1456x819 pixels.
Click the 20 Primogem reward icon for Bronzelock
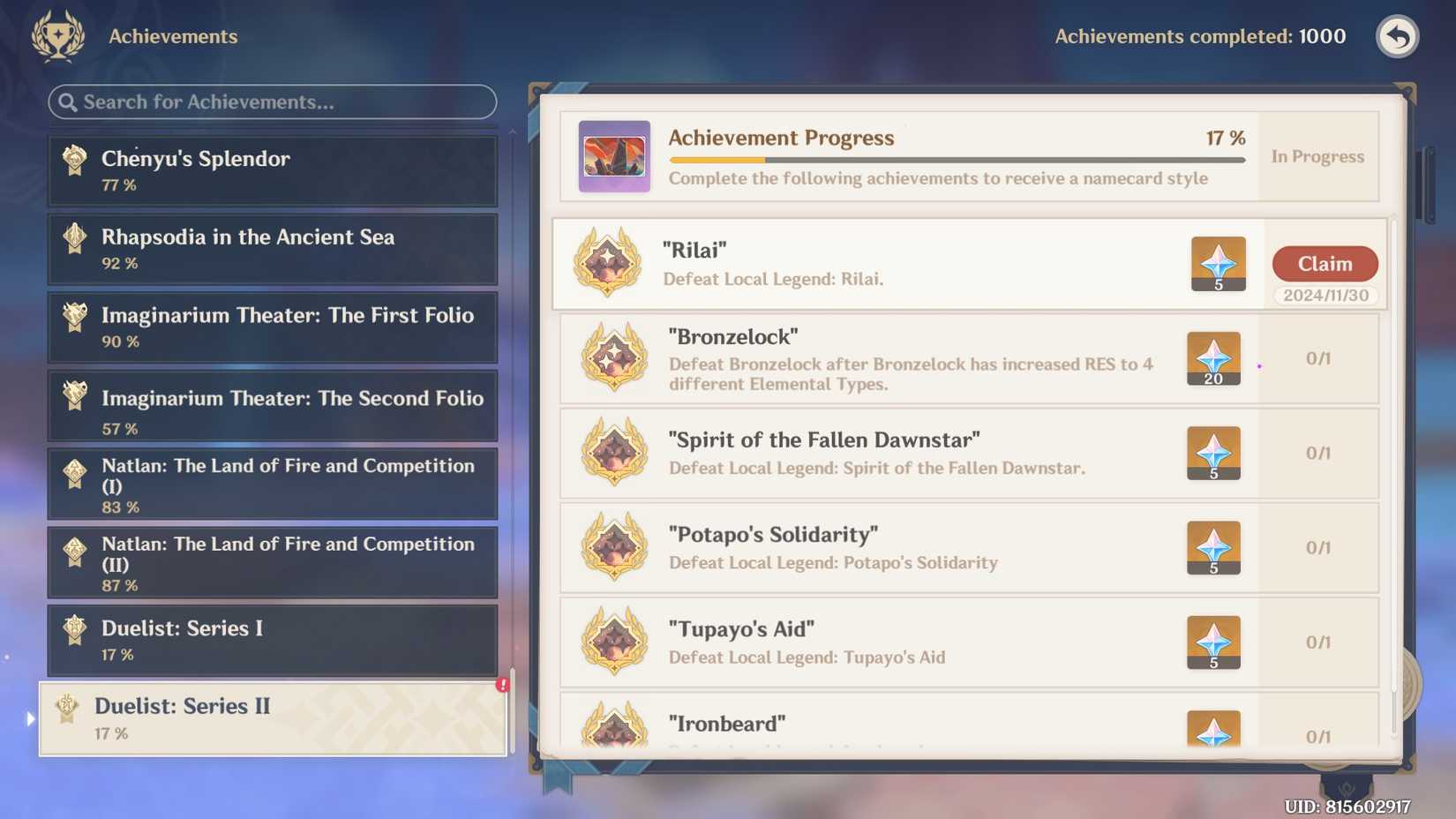pyautogui.click(x=1213, y=358)
